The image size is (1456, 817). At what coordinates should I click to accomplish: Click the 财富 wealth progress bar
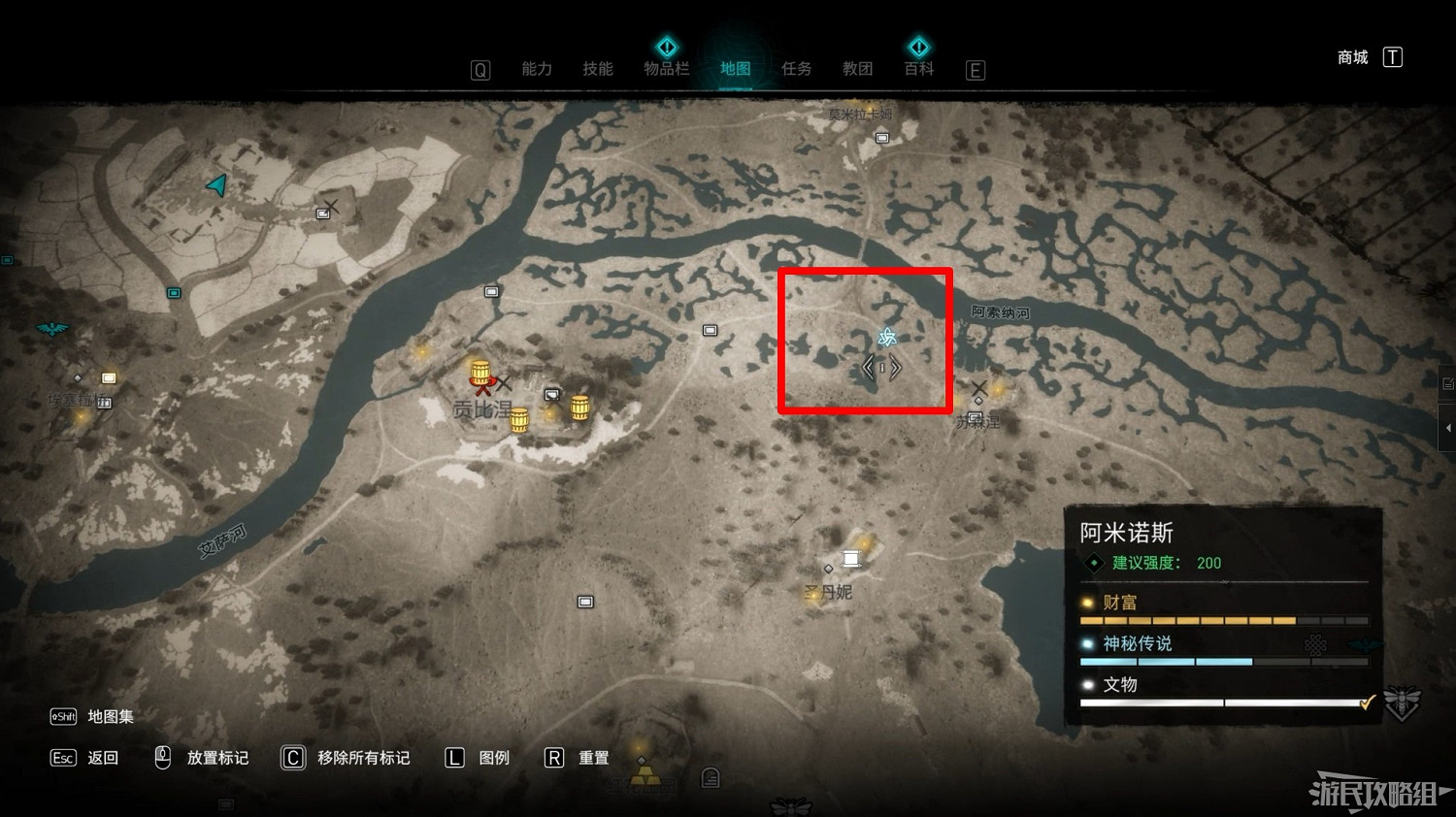[1223, 620]
